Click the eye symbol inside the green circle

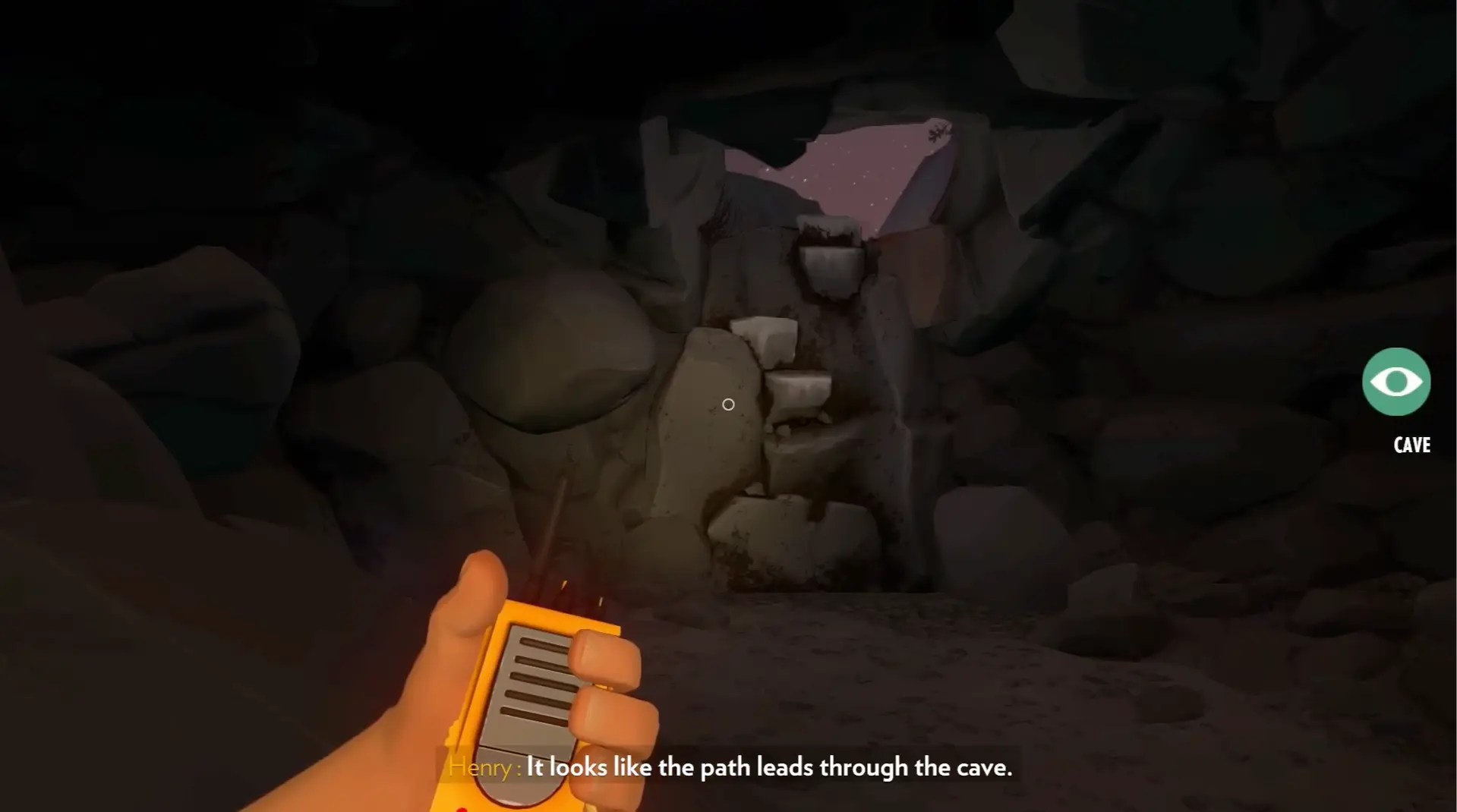click(x=1396, y=380)
